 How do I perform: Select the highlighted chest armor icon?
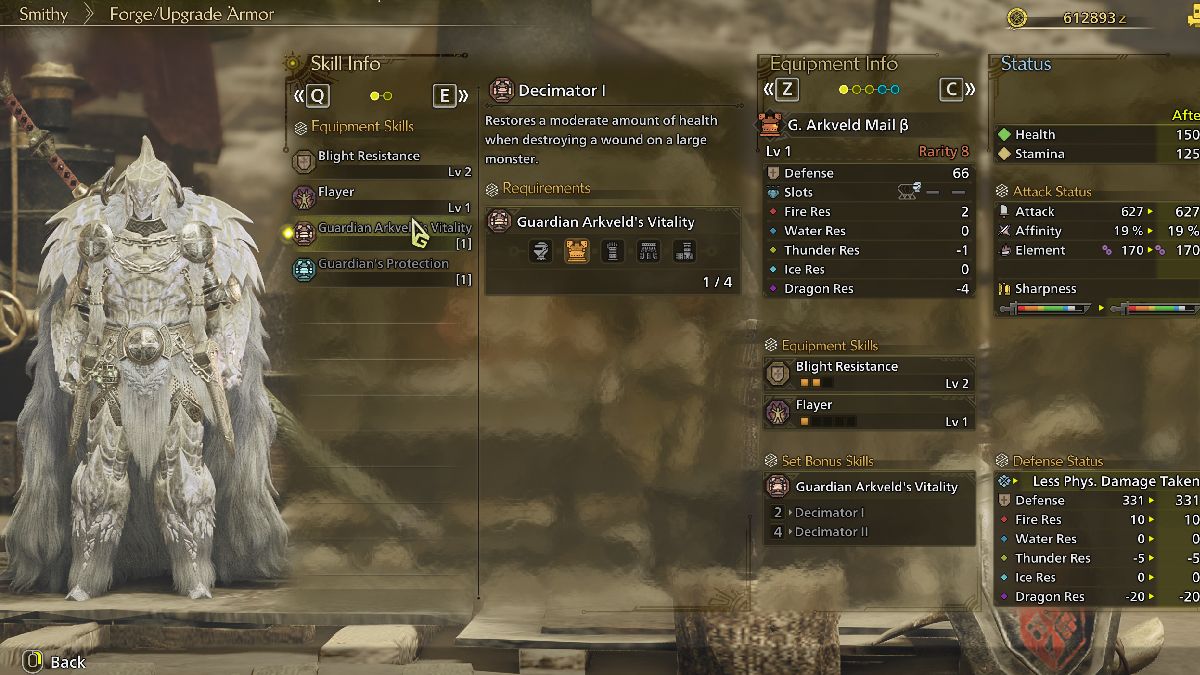pos(576,252)
